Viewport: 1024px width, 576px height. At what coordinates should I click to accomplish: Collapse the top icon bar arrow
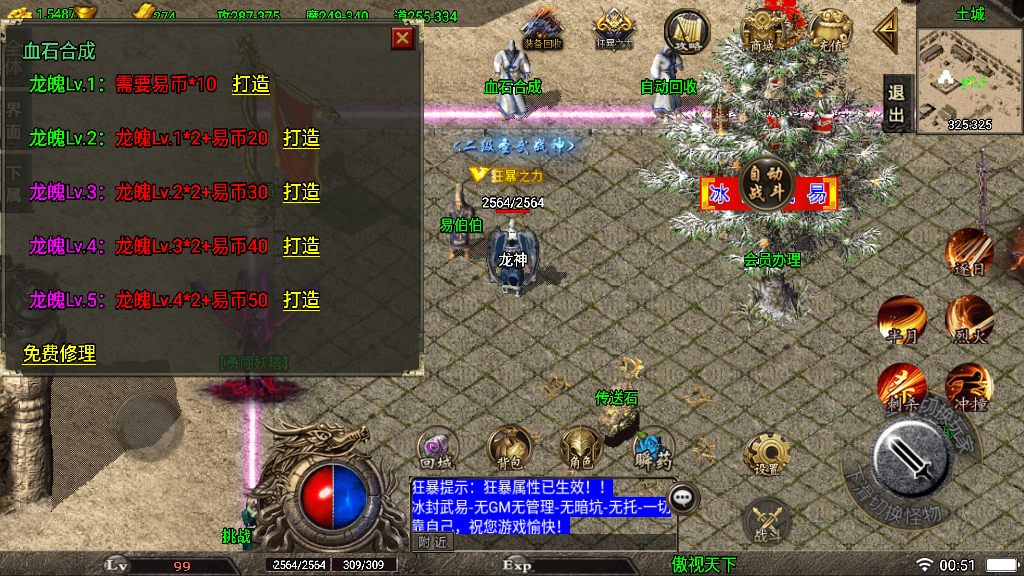[x=886, y=30]
